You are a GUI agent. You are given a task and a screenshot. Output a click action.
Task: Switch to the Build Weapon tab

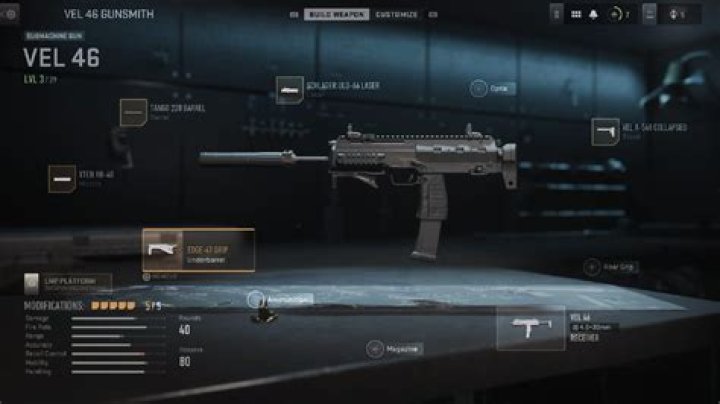tap(336, 15)
